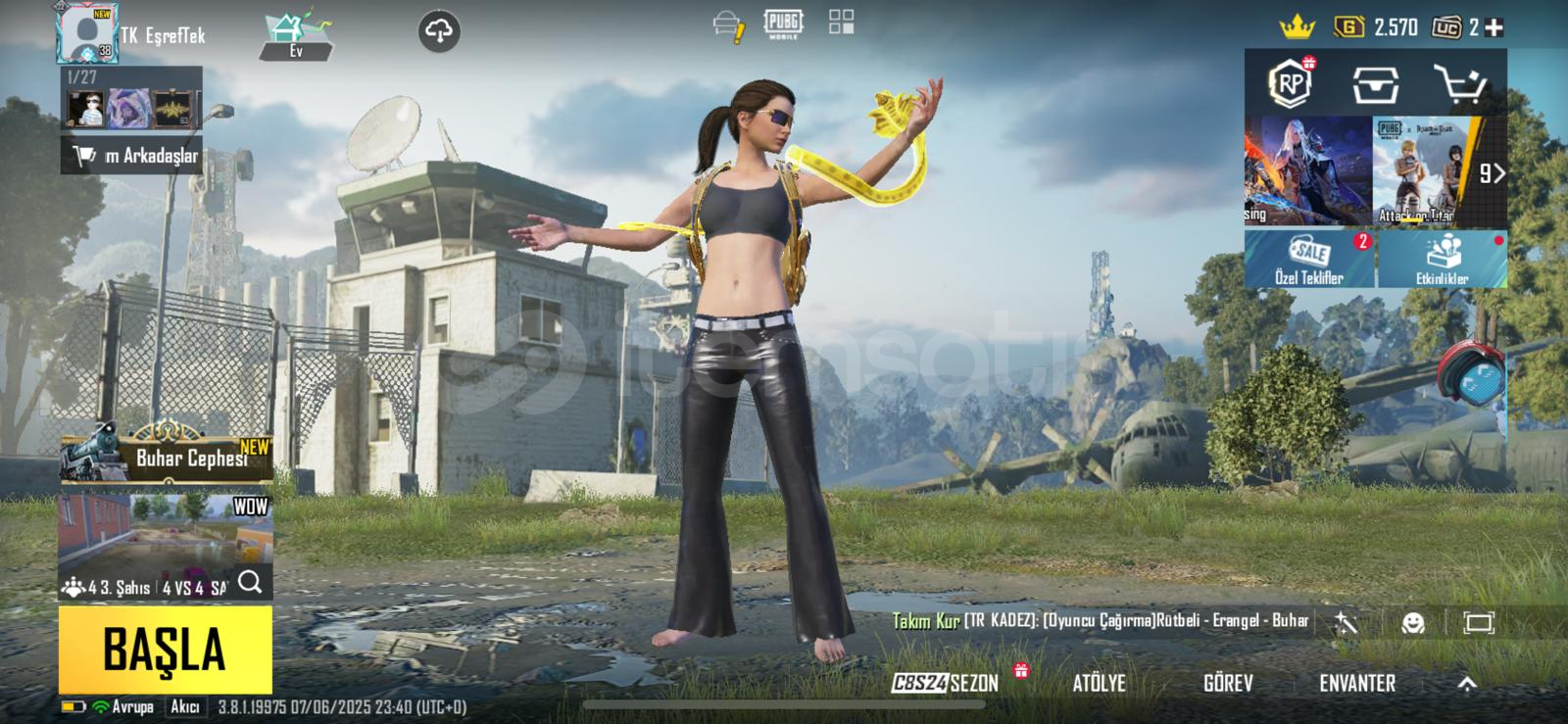
Task: Open Özel Teklifler special offers
Action: (x=1308, y=260)
